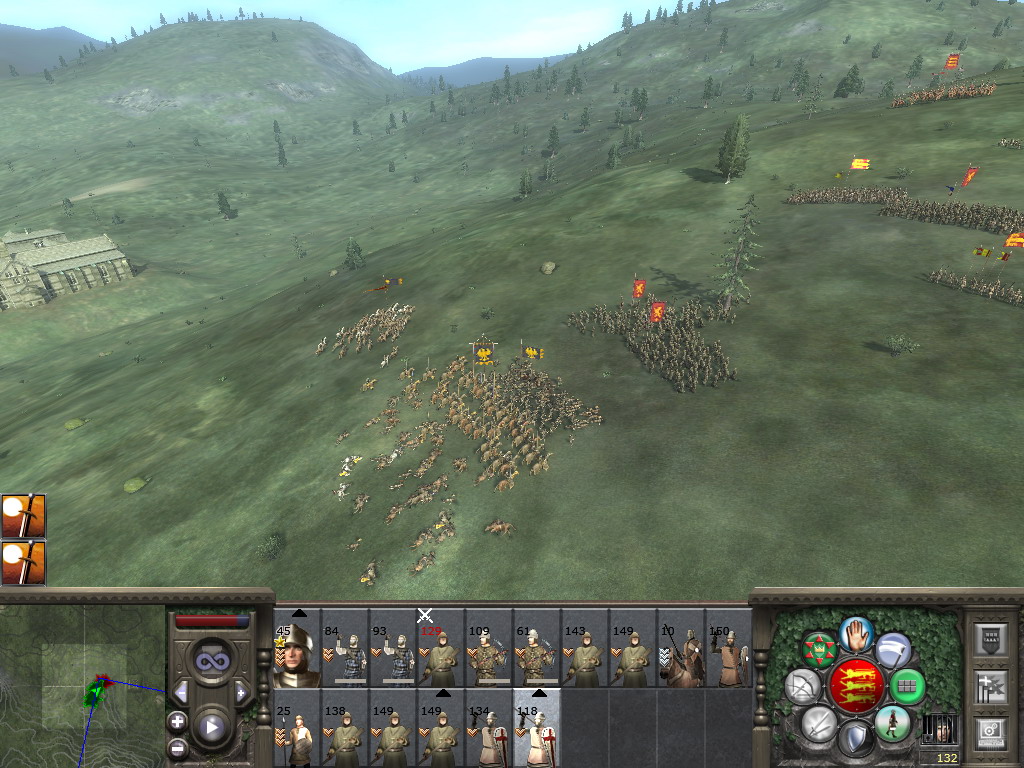Toggle the infinity game speed button
This screenshot has width=1024, height=768.
211,661
